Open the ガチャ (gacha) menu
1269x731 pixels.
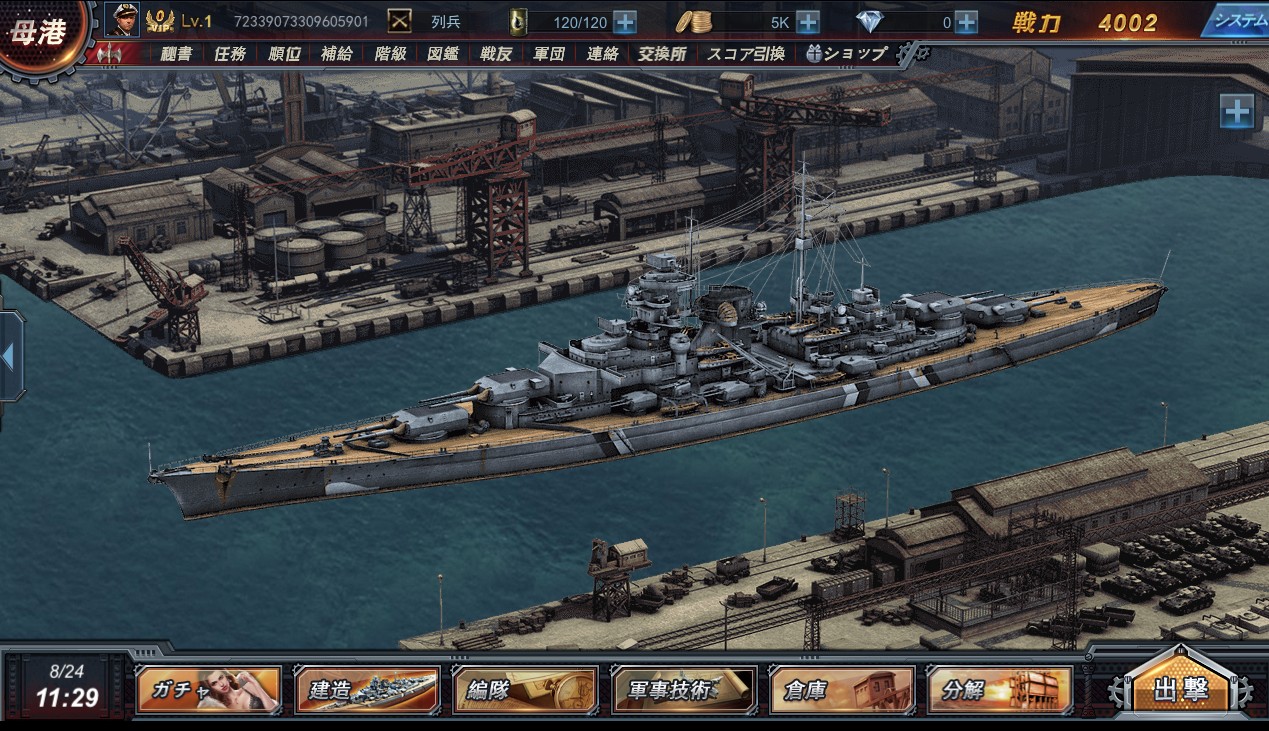[208, 690]
